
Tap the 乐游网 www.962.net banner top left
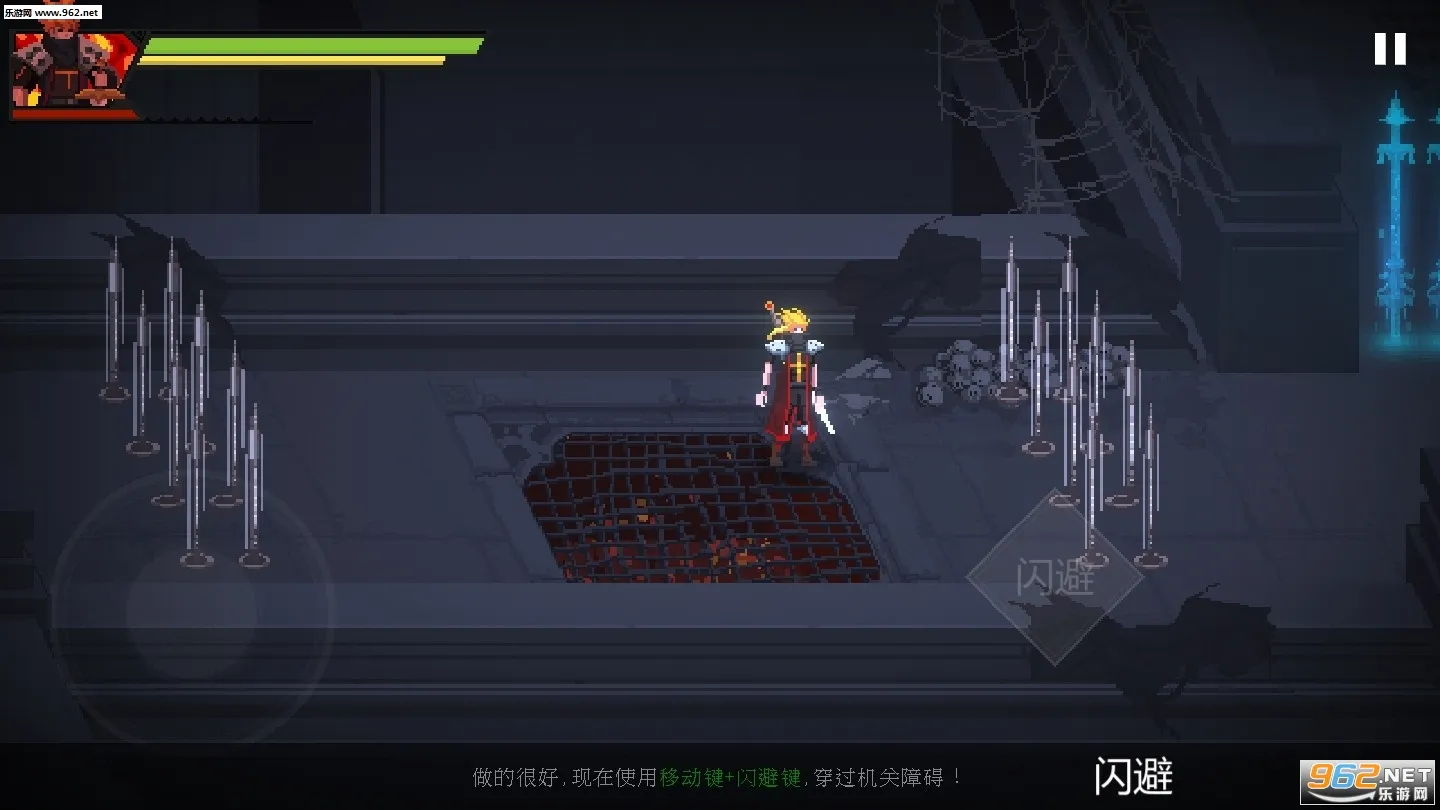(55, 14)
